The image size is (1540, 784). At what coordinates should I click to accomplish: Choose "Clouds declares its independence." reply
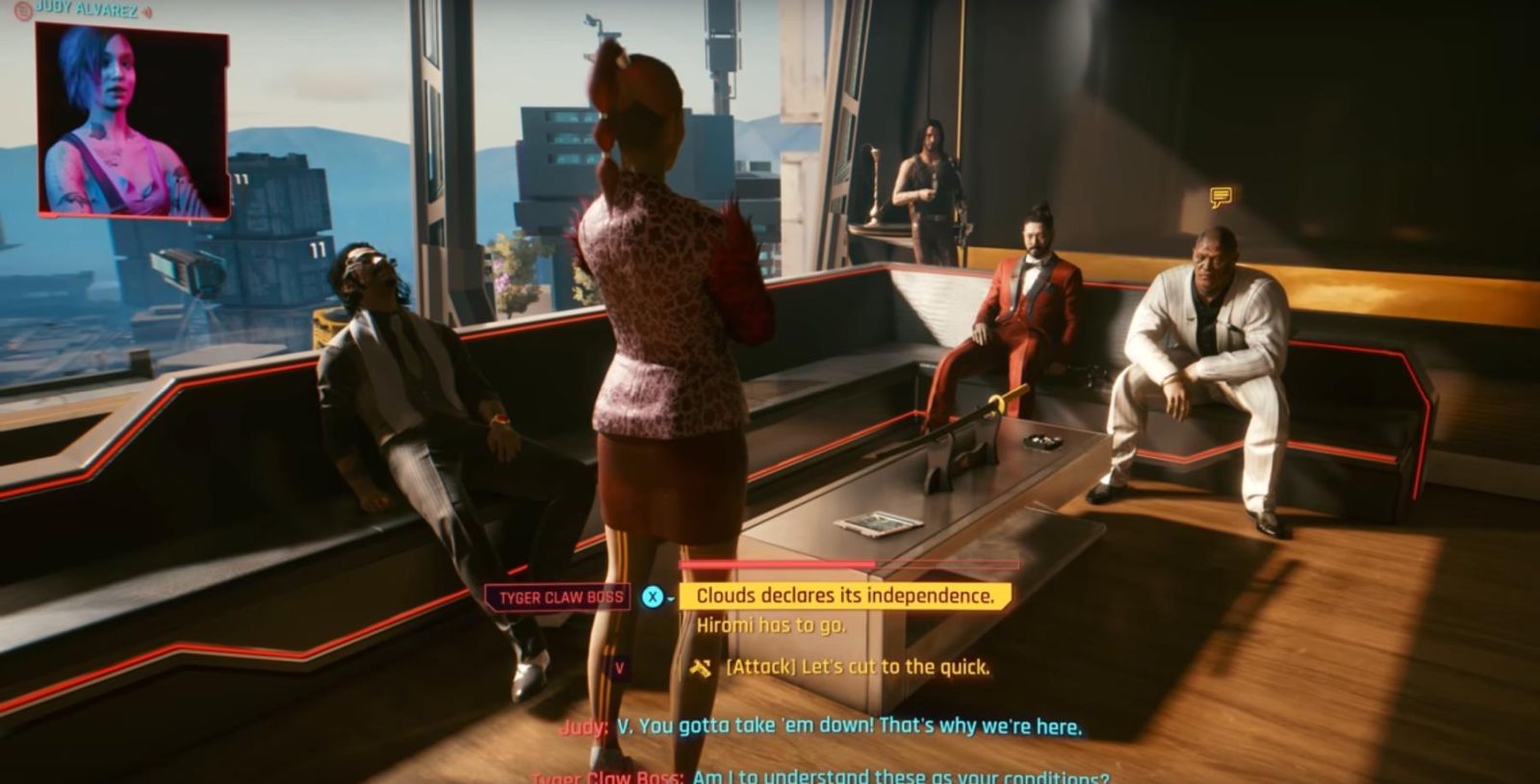tap(844, 596)
